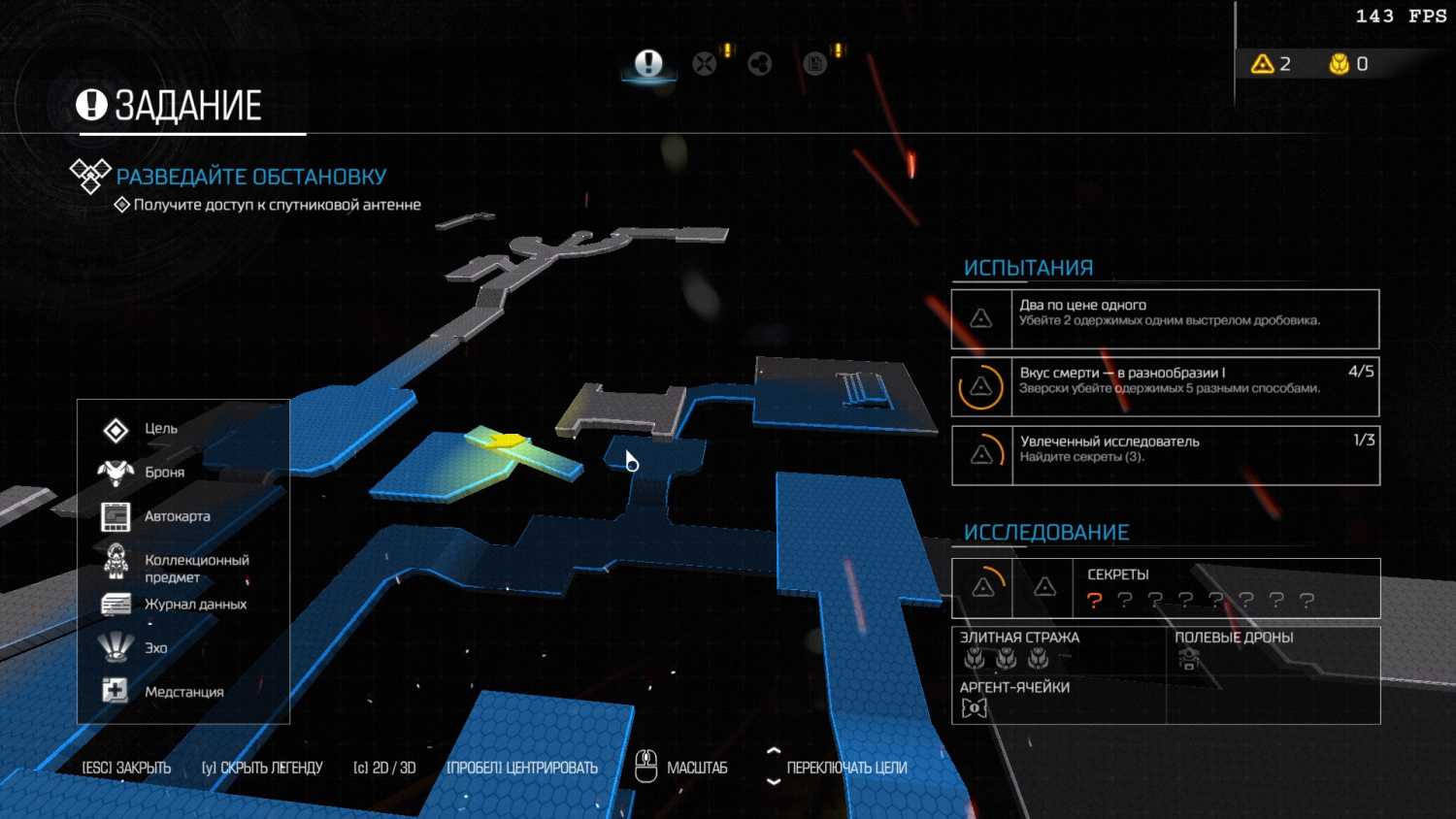Center the map with 'Центрировать'
The width and height of the screenshot is (1456, 819).
tap(522, 768)
